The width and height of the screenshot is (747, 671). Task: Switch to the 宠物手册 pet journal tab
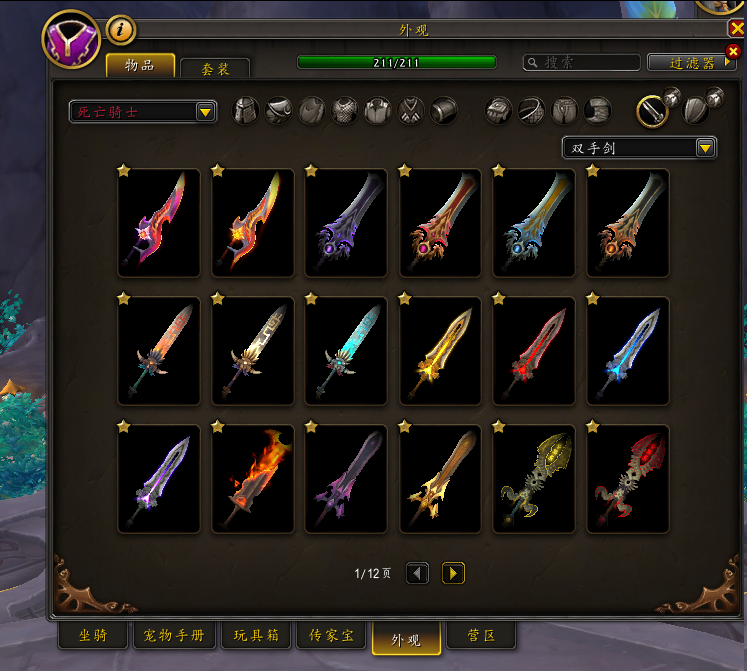pos(175,636)
